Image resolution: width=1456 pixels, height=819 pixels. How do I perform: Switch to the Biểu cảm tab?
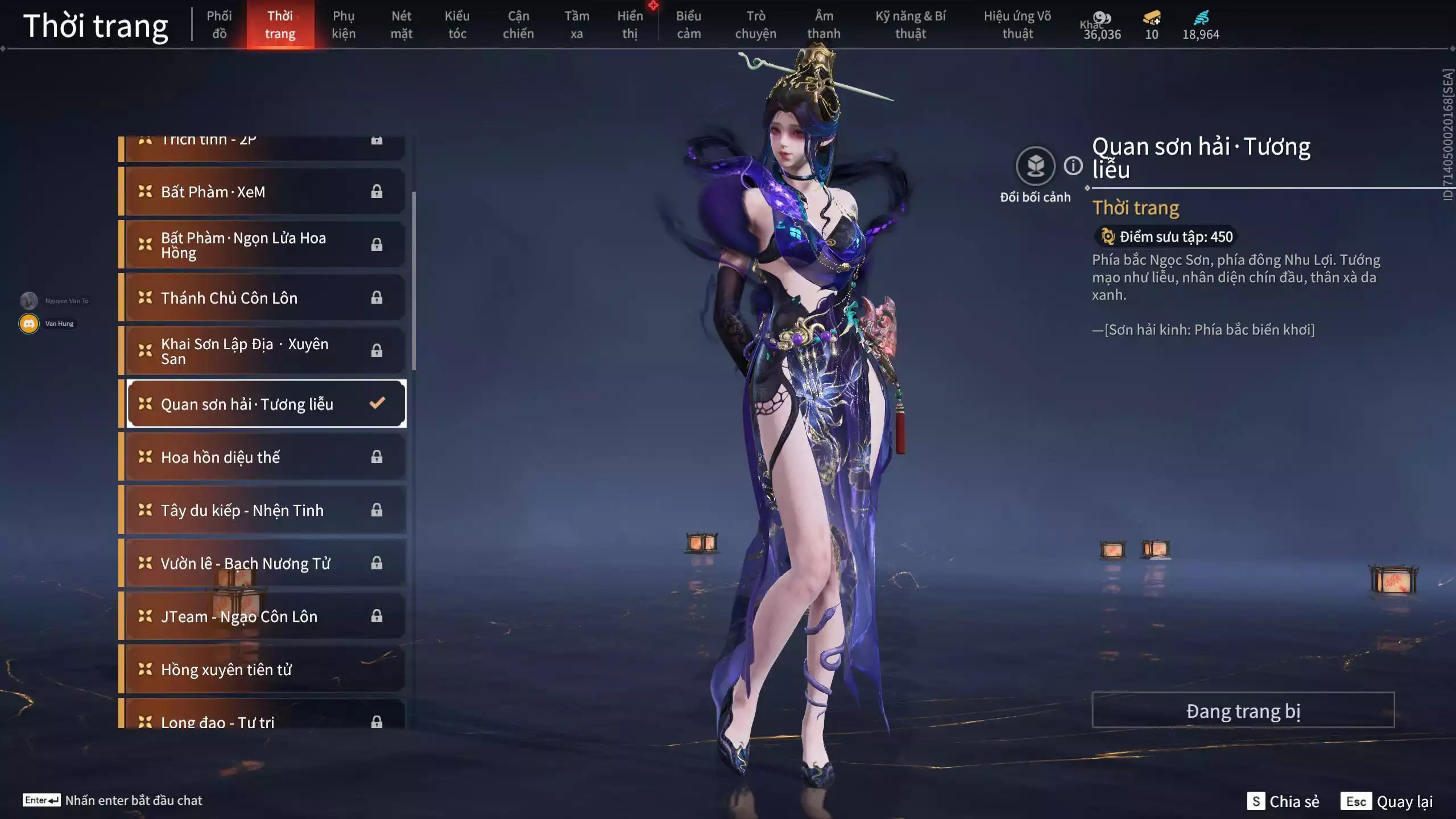pyautogui.click(x=688, y=25)
